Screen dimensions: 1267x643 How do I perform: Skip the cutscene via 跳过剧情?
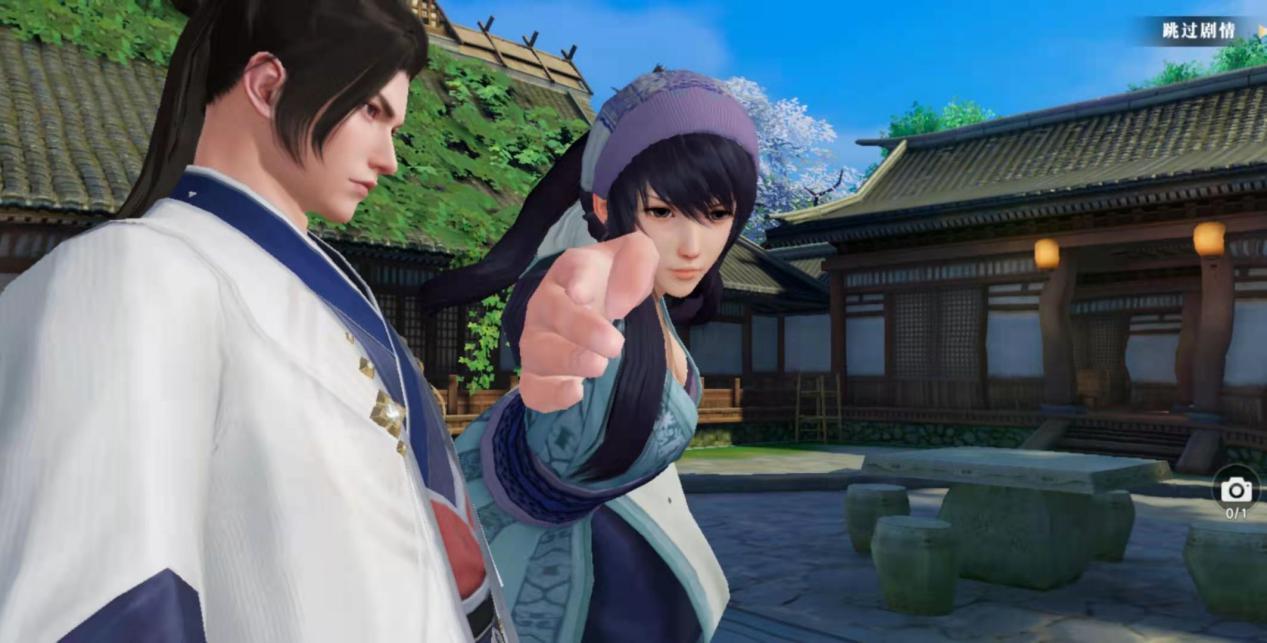1199,30
